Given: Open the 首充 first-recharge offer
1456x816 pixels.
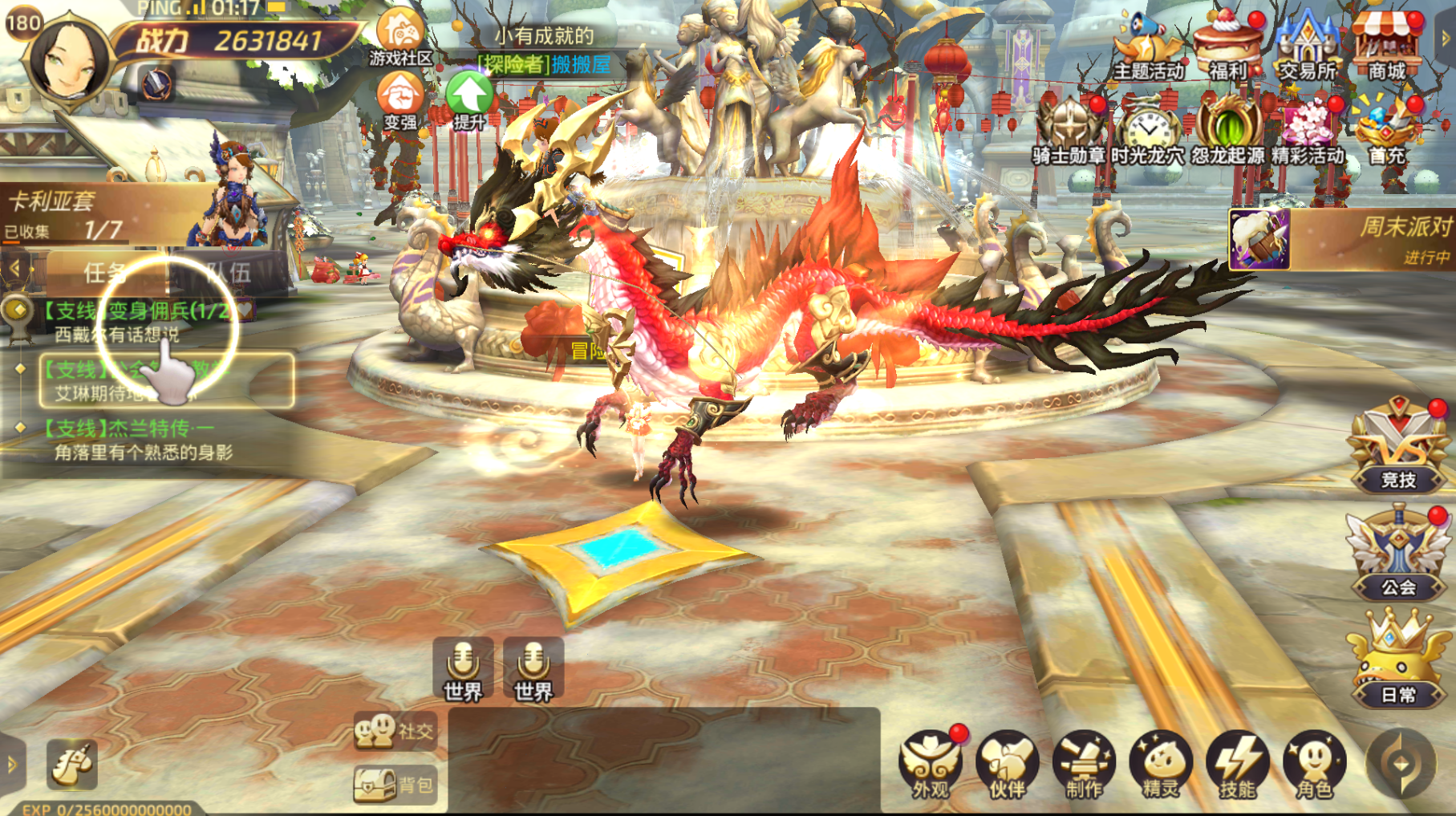Looking at the screenshot, I should tap(1387, 131).
